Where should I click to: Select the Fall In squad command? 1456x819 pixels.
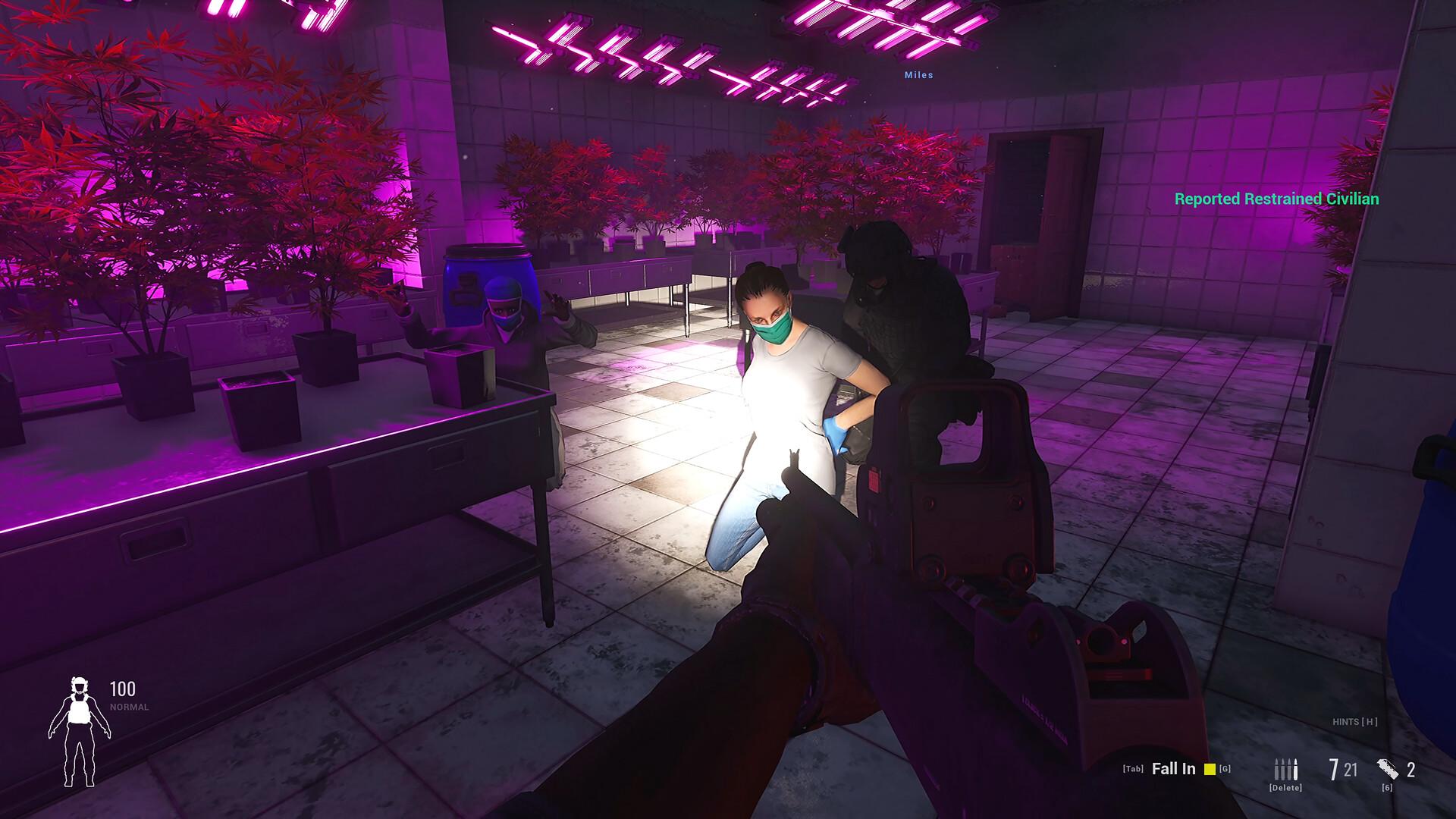(1173, 769)
